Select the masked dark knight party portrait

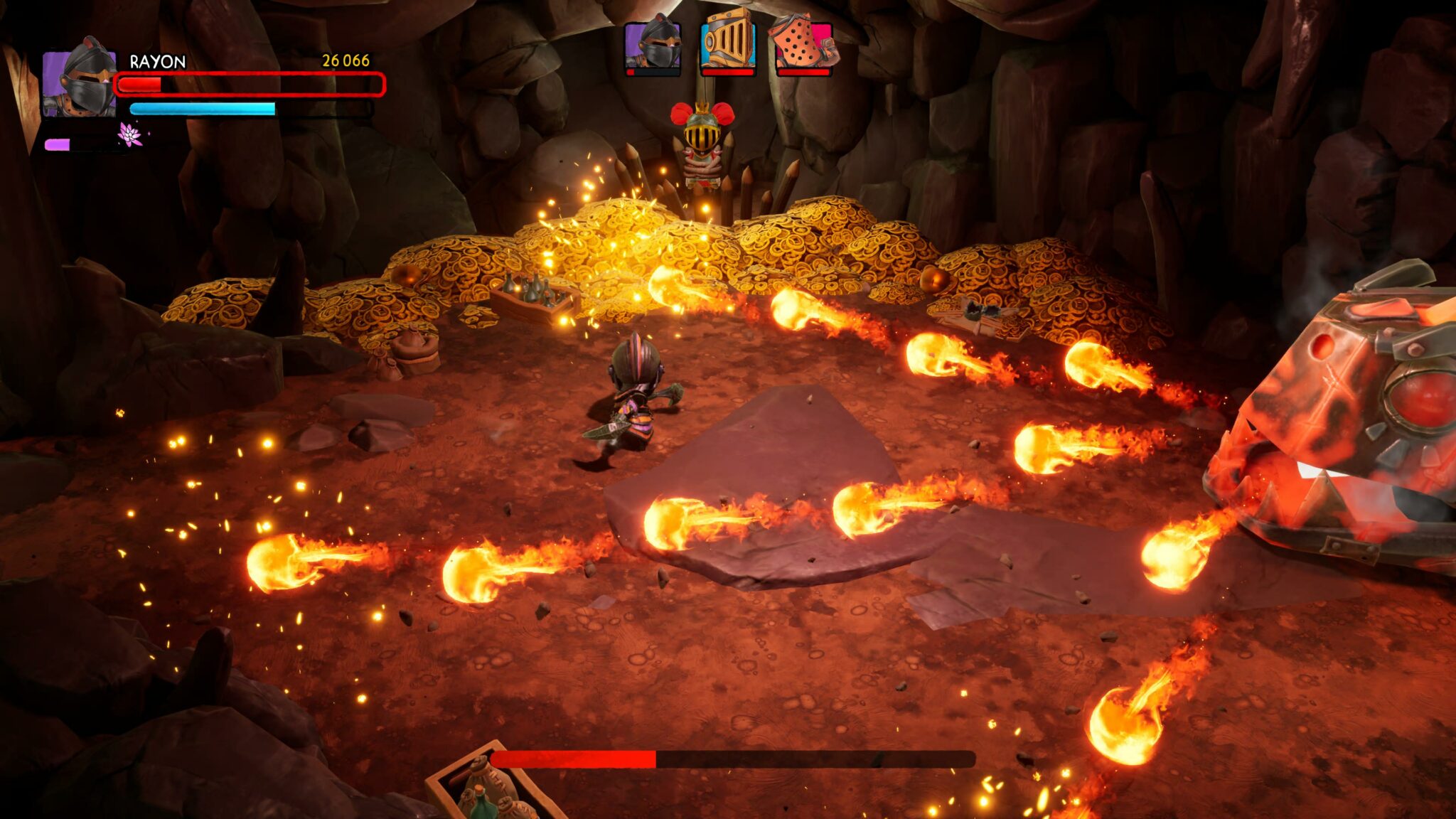(653, 47)
